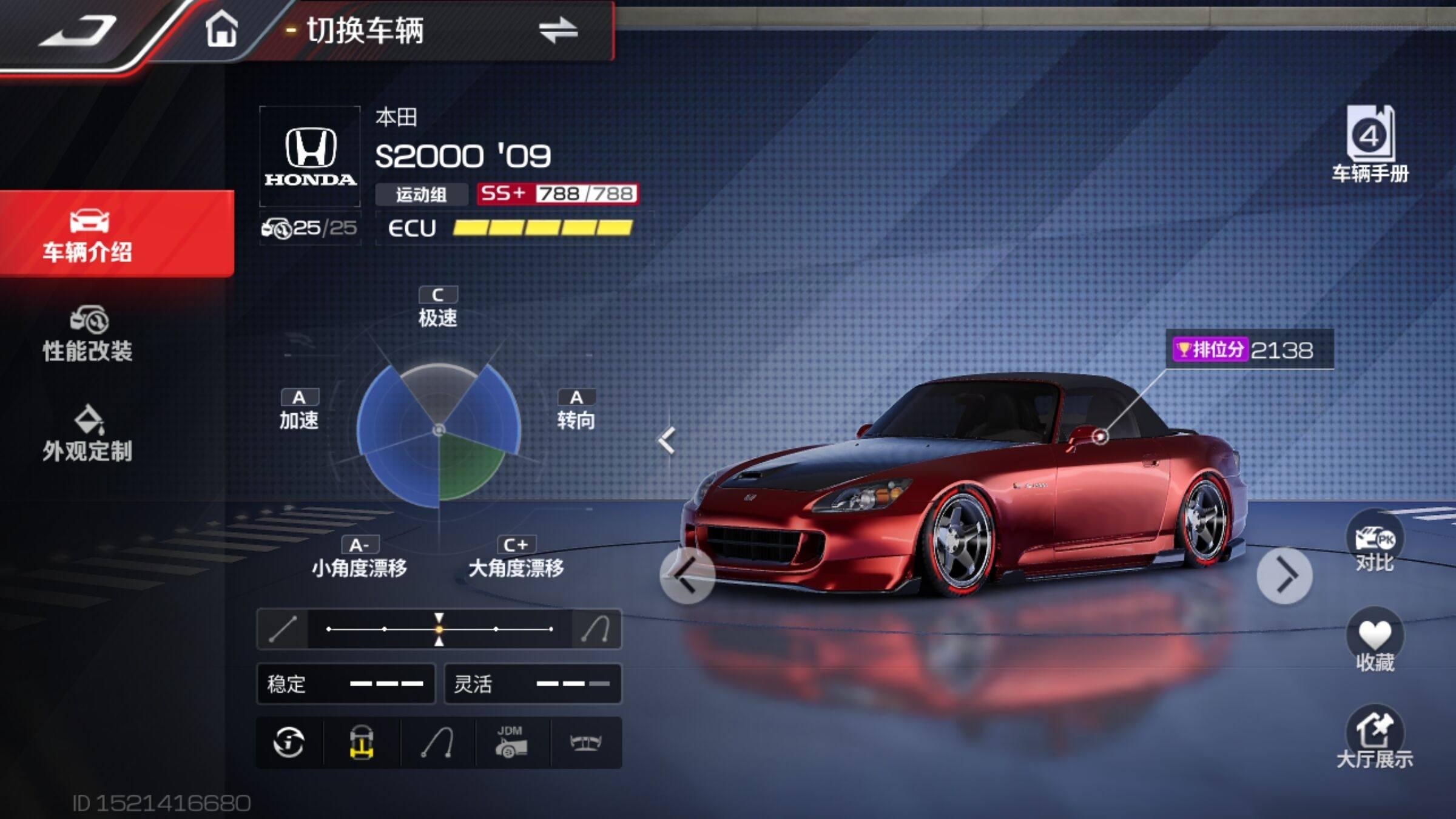The width and height of the screenshot is (1456, 819).
Task: Open the 外观定制 customization tab
Action: (88, 434)
